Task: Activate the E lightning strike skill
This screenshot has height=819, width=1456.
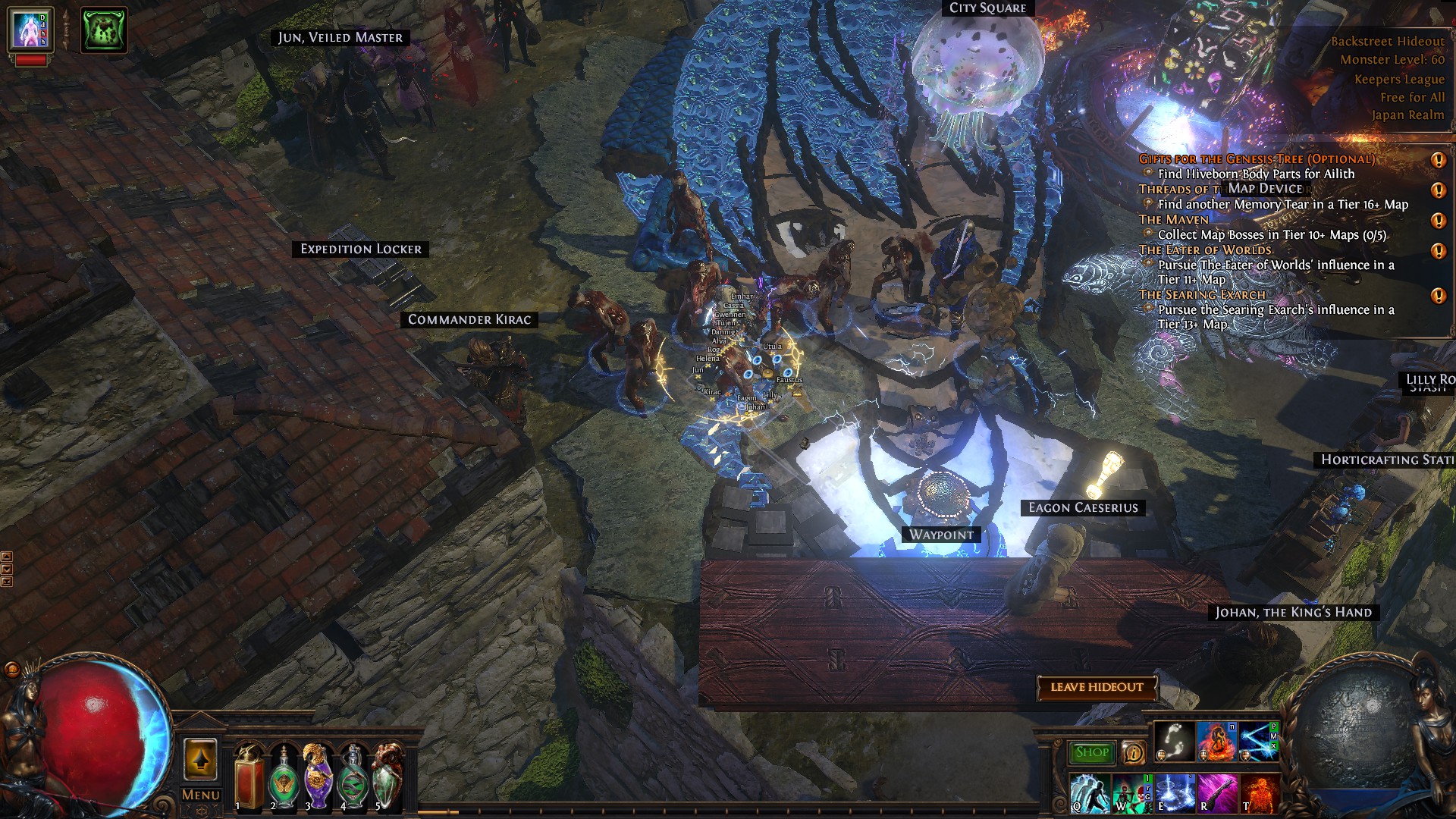Action: tap(1174, 793)
